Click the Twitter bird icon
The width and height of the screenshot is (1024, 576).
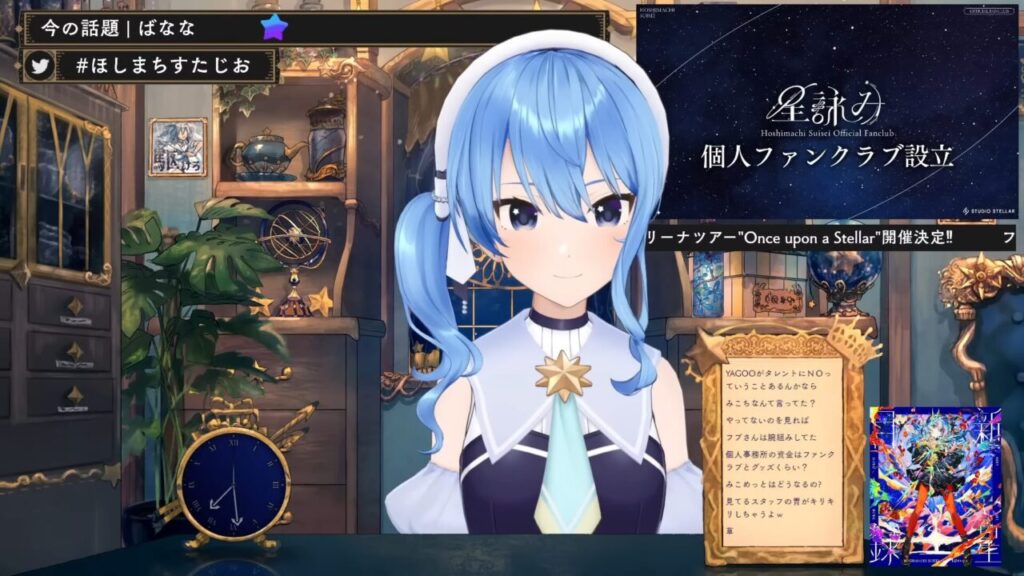[41, 67]
